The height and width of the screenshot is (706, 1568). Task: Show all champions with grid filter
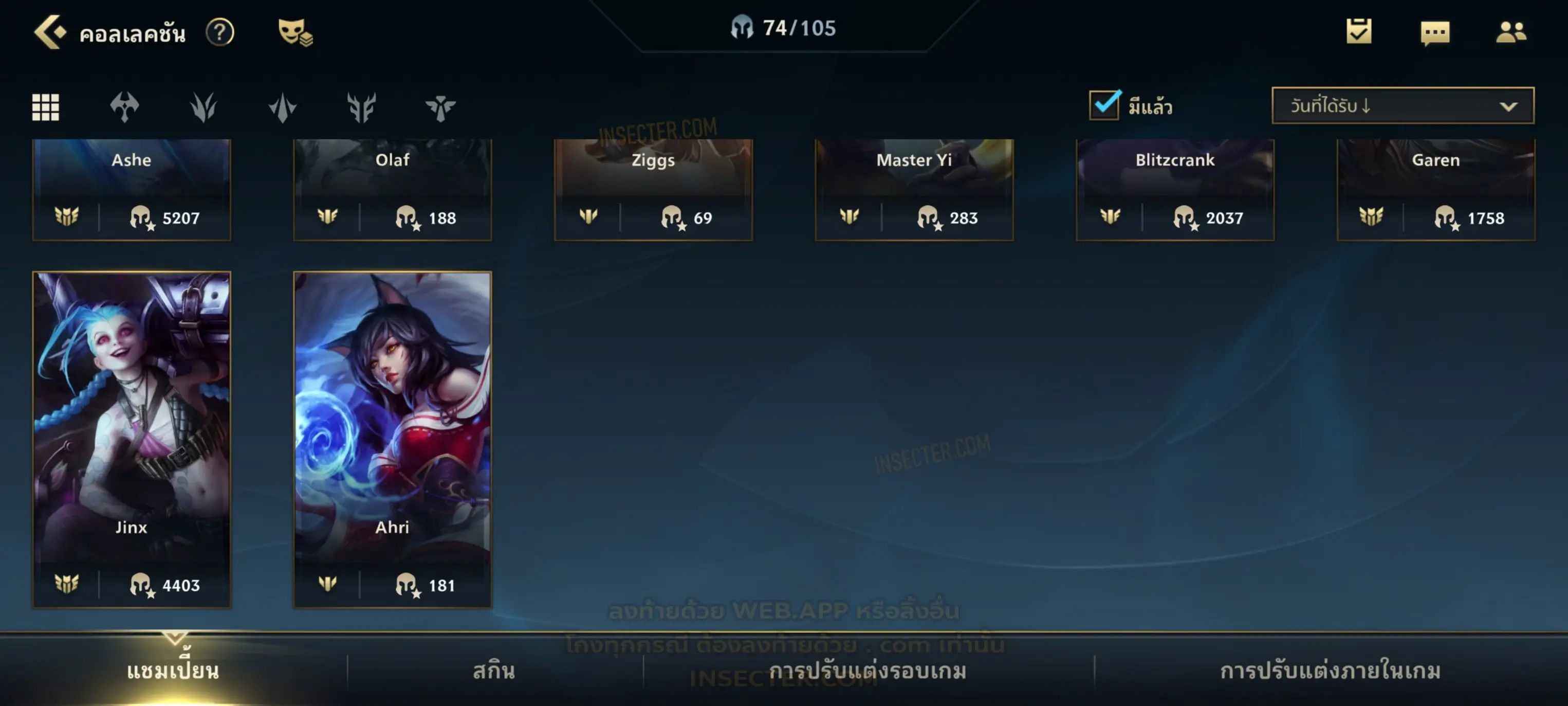click(x=46, y=107)
